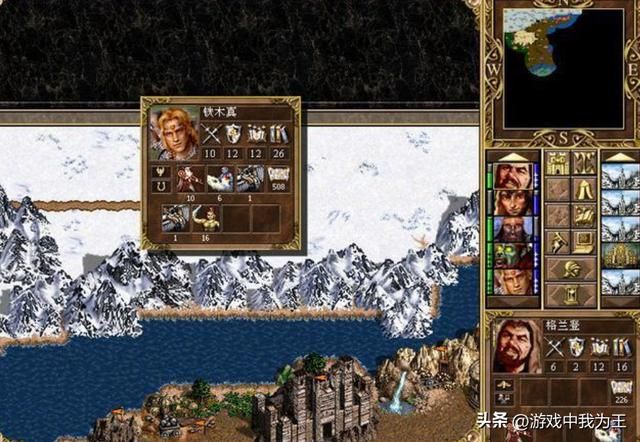
Task: Click the town list scroll-up arrow
Action: coord(619,156)
